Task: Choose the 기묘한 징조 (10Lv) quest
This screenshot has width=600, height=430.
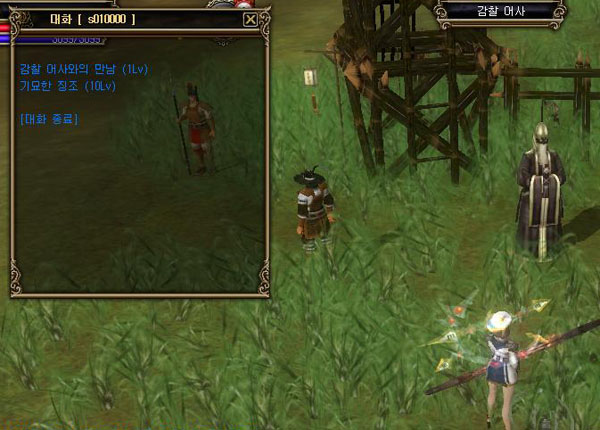Action: click(x=66, y=86)
